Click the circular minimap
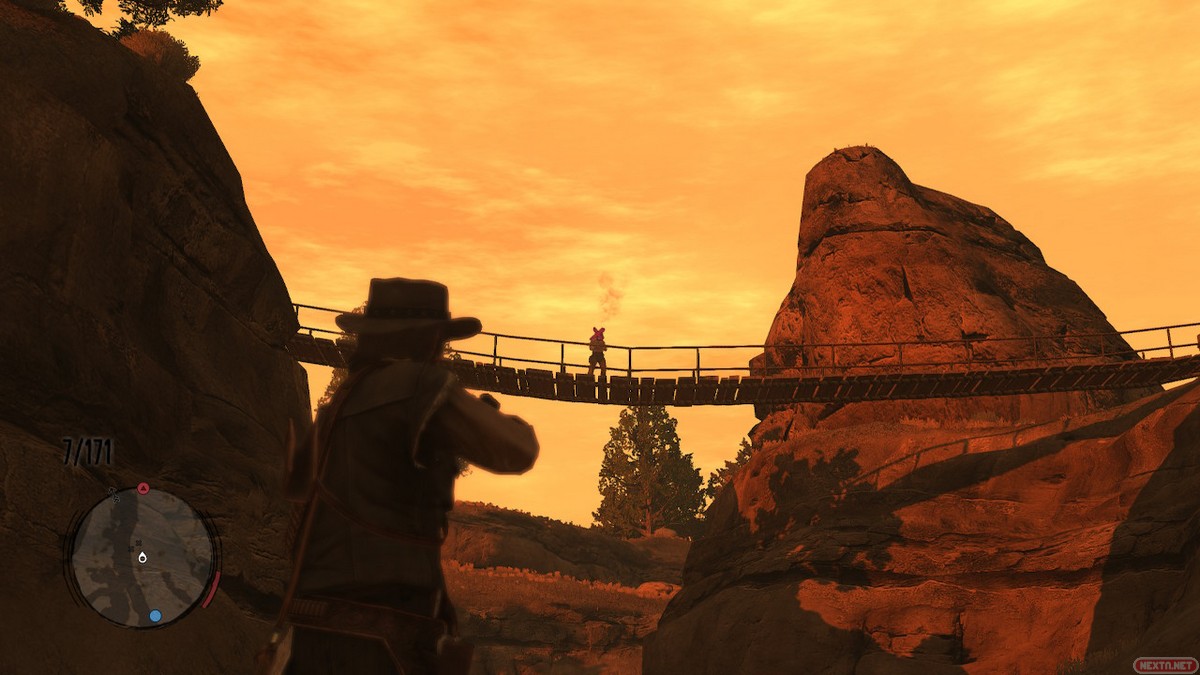 click(142, 557)
